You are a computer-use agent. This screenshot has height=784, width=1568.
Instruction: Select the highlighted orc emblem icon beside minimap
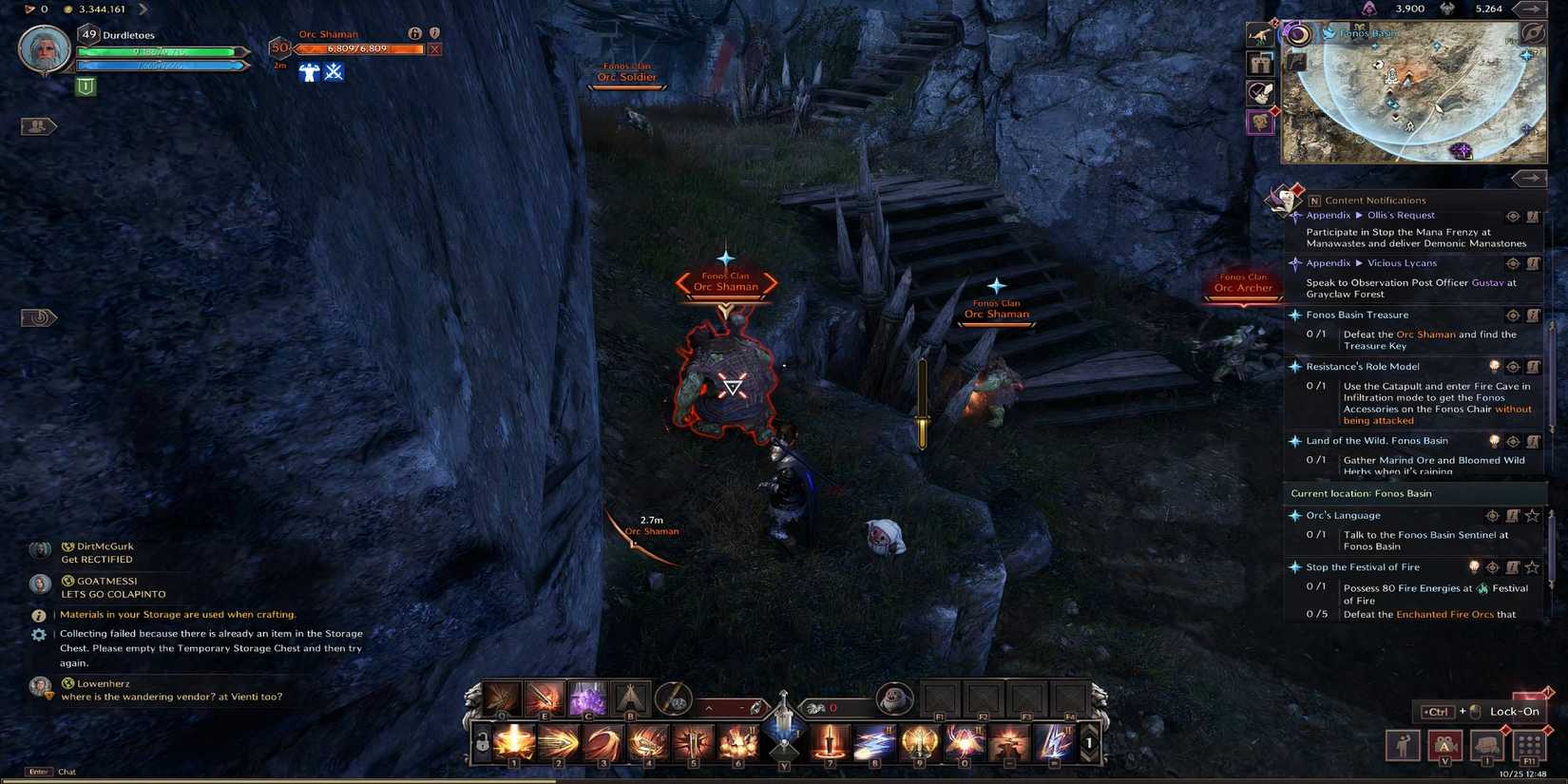pyautogui.click(x=1259, y=122)
